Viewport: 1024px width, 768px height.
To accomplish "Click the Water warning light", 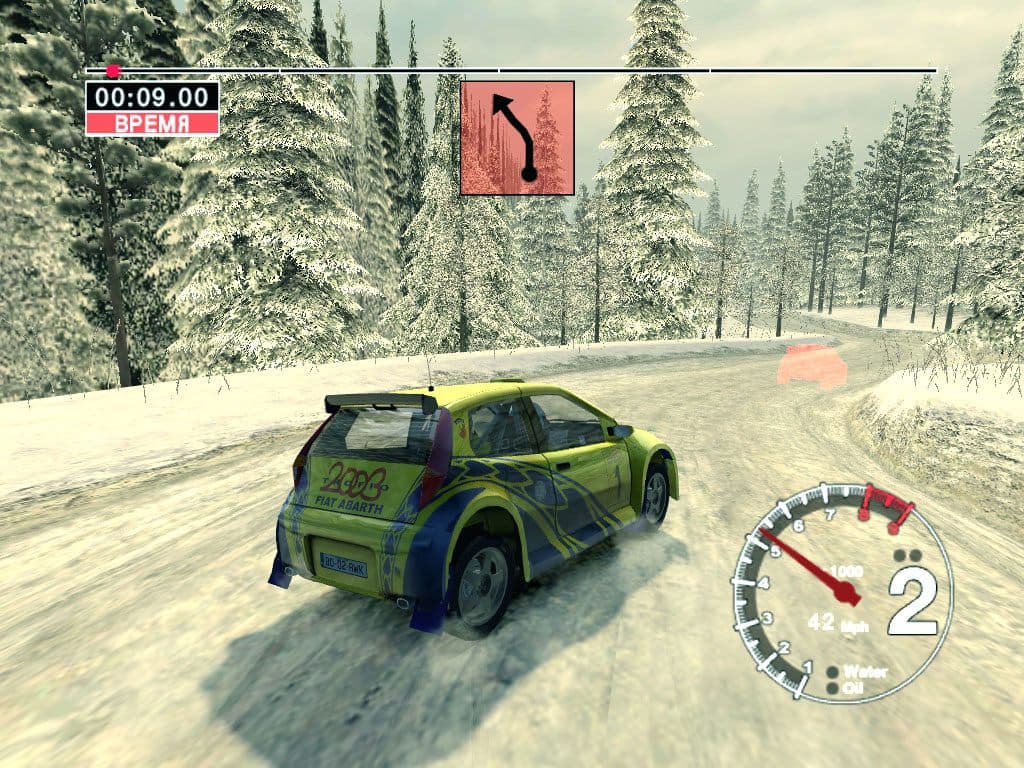I will point(833,672).
